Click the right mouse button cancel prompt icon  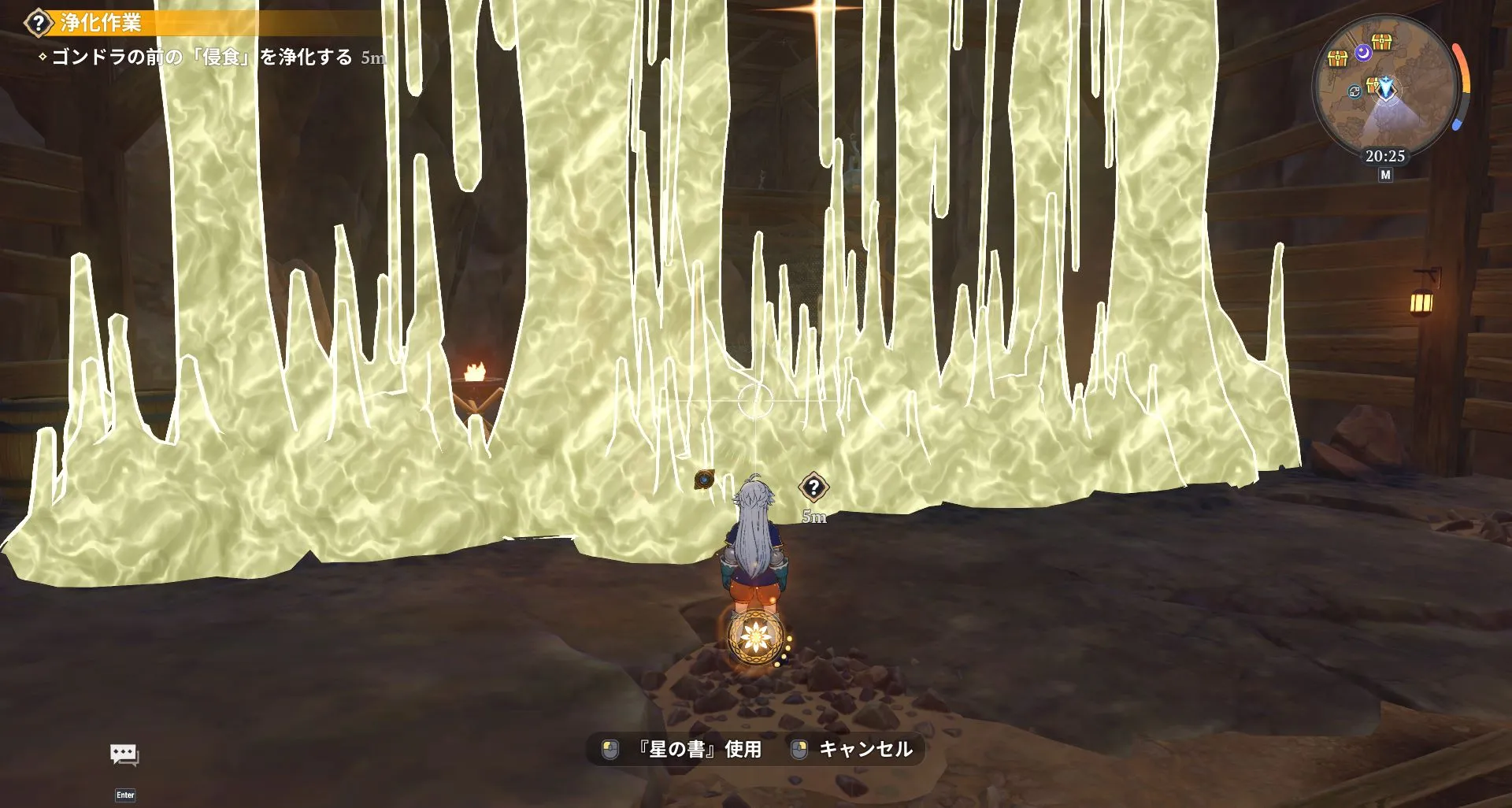798,750
